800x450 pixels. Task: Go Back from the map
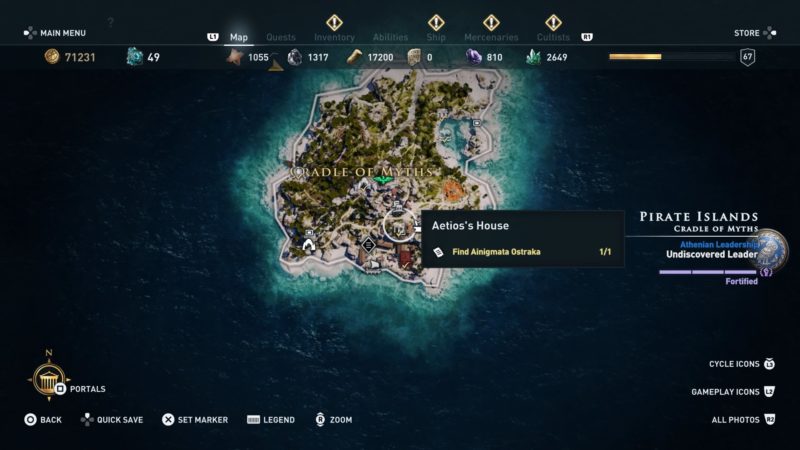coord(43,420)
